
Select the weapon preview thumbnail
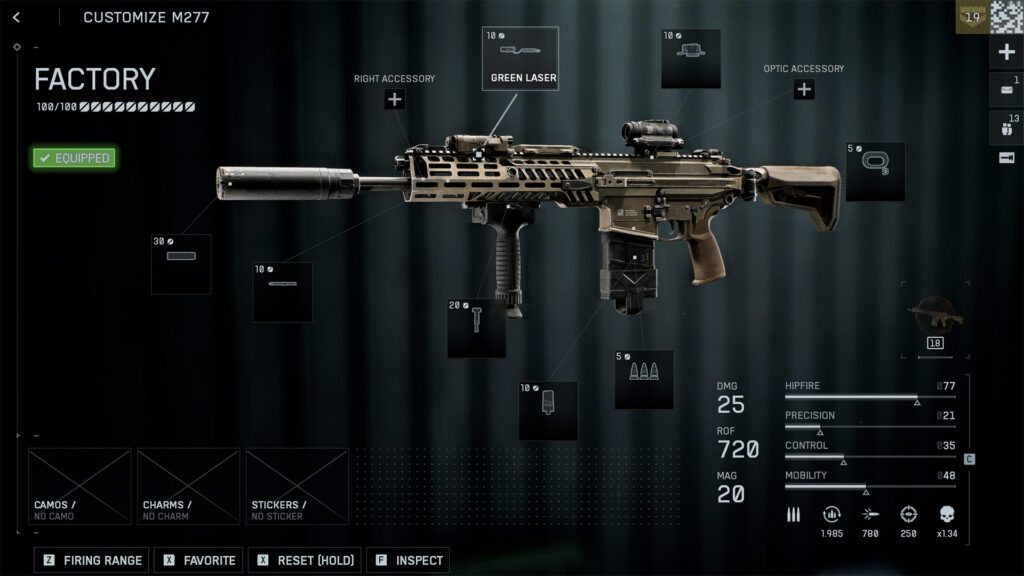pos(936,318)
